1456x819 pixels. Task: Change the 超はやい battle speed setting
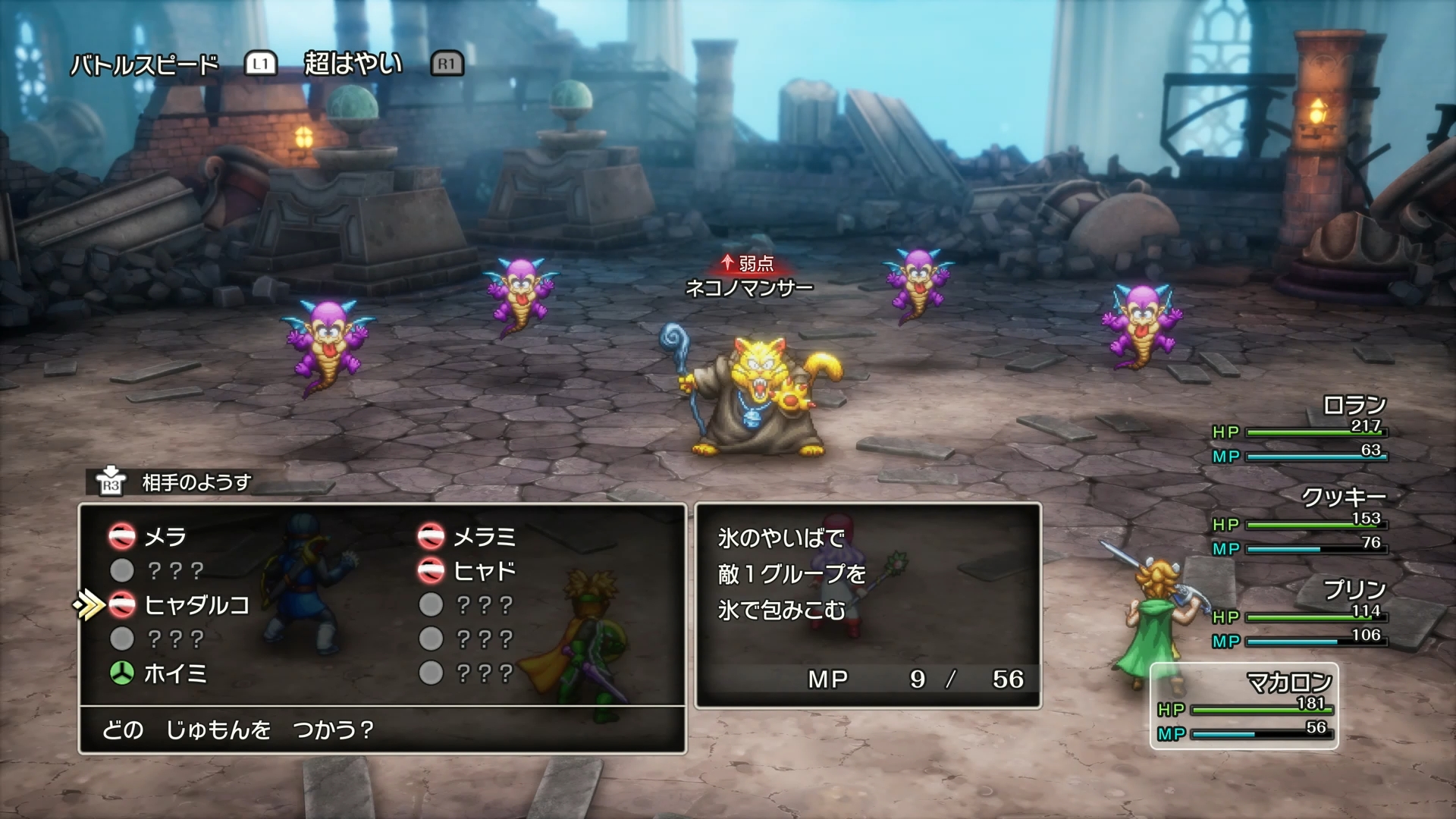click(x=353, y=64)
